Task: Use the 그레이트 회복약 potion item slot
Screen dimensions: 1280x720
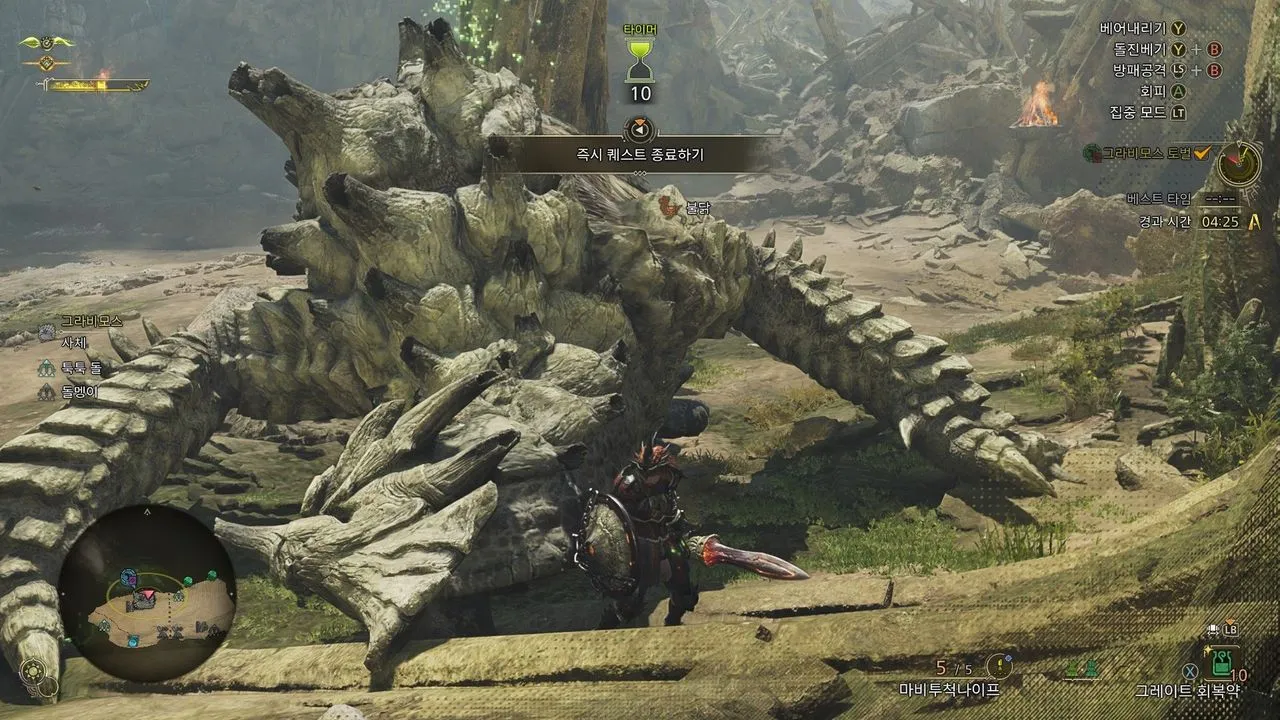Action: point(1222,662)
